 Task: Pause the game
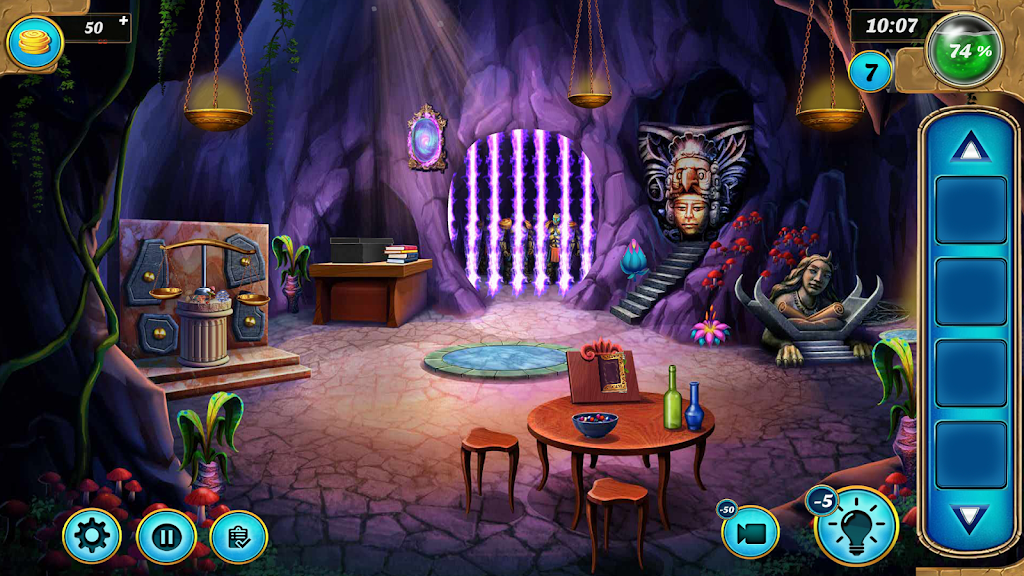coord(166,537)
